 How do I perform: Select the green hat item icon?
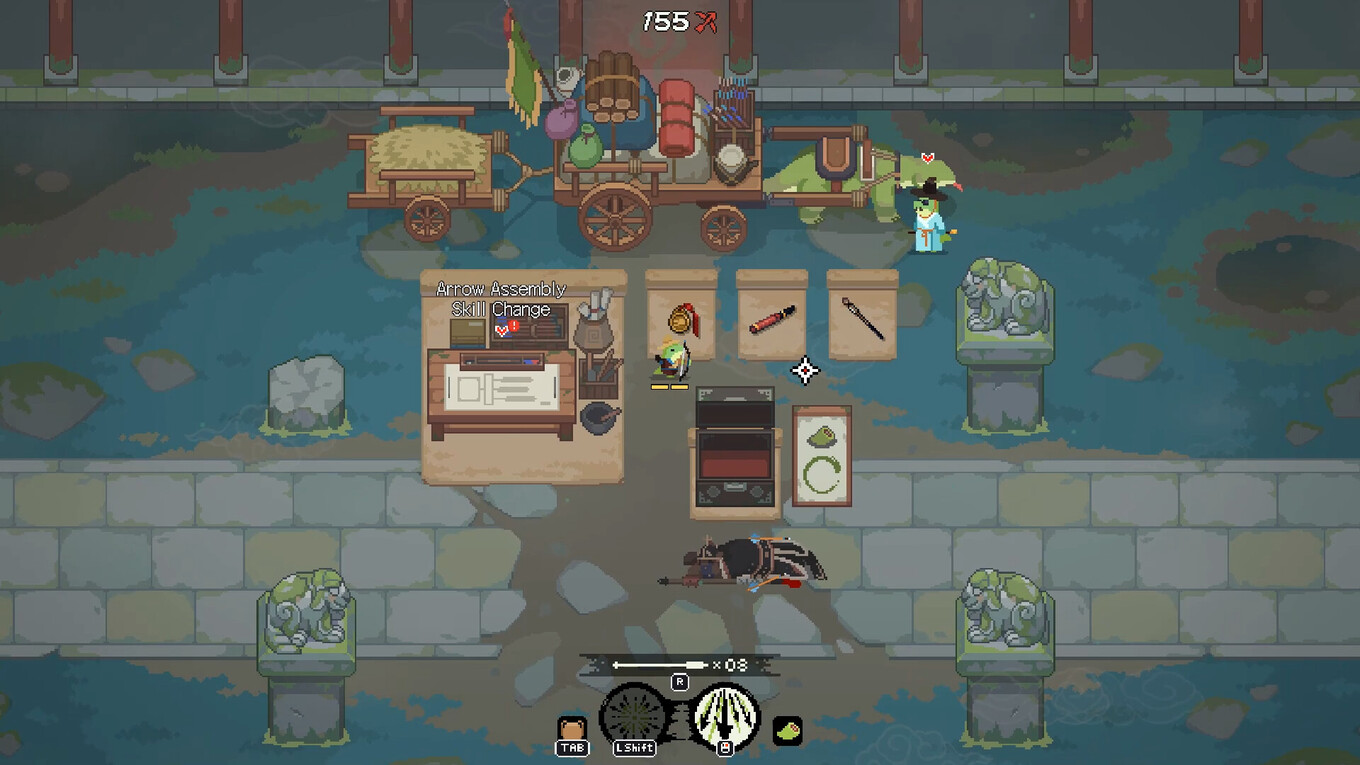pyautogui.click(x=787, y=730)
